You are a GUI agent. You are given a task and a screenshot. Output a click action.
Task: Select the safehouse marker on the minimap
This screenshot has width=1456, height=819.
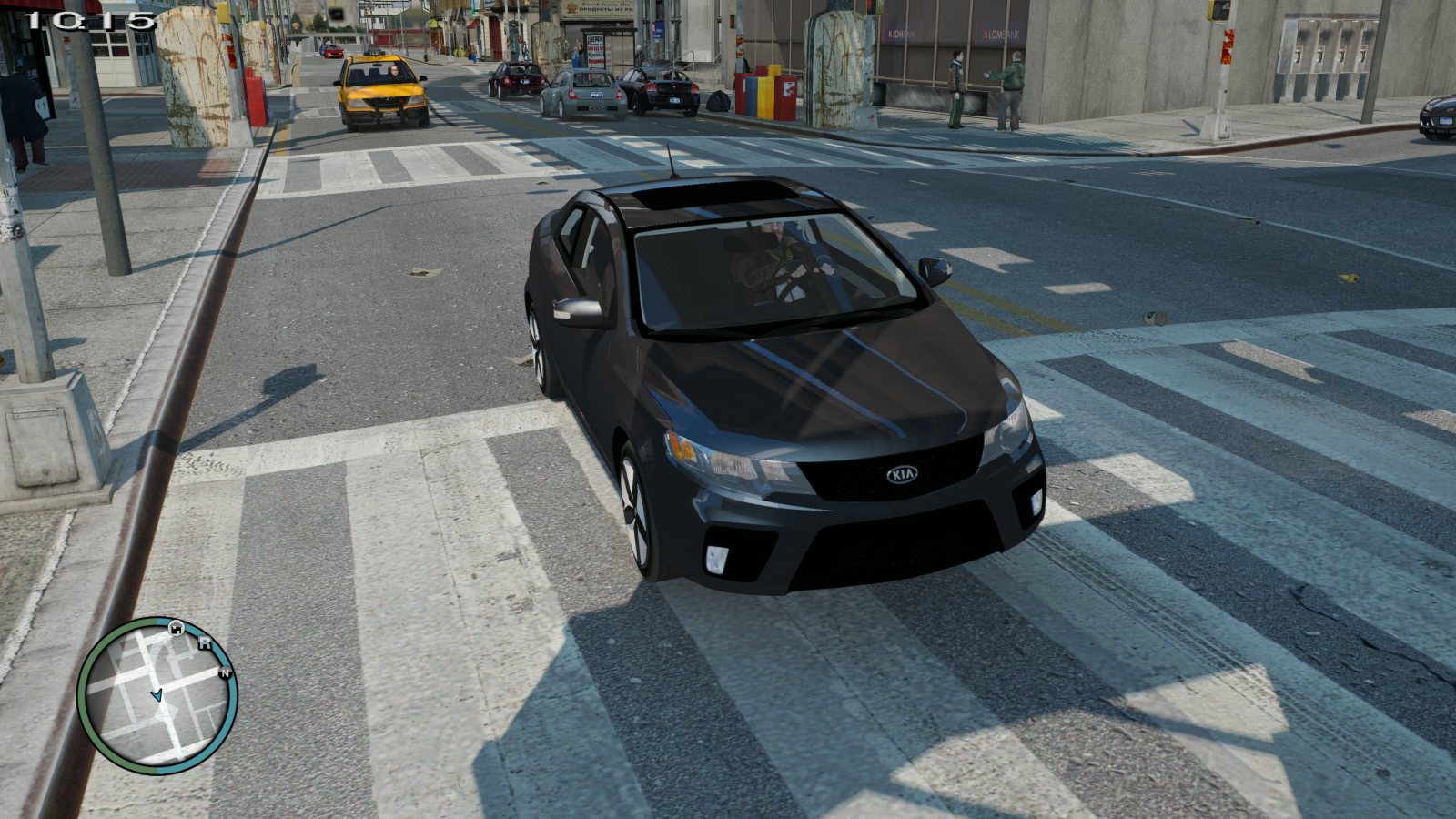point(176,627)
